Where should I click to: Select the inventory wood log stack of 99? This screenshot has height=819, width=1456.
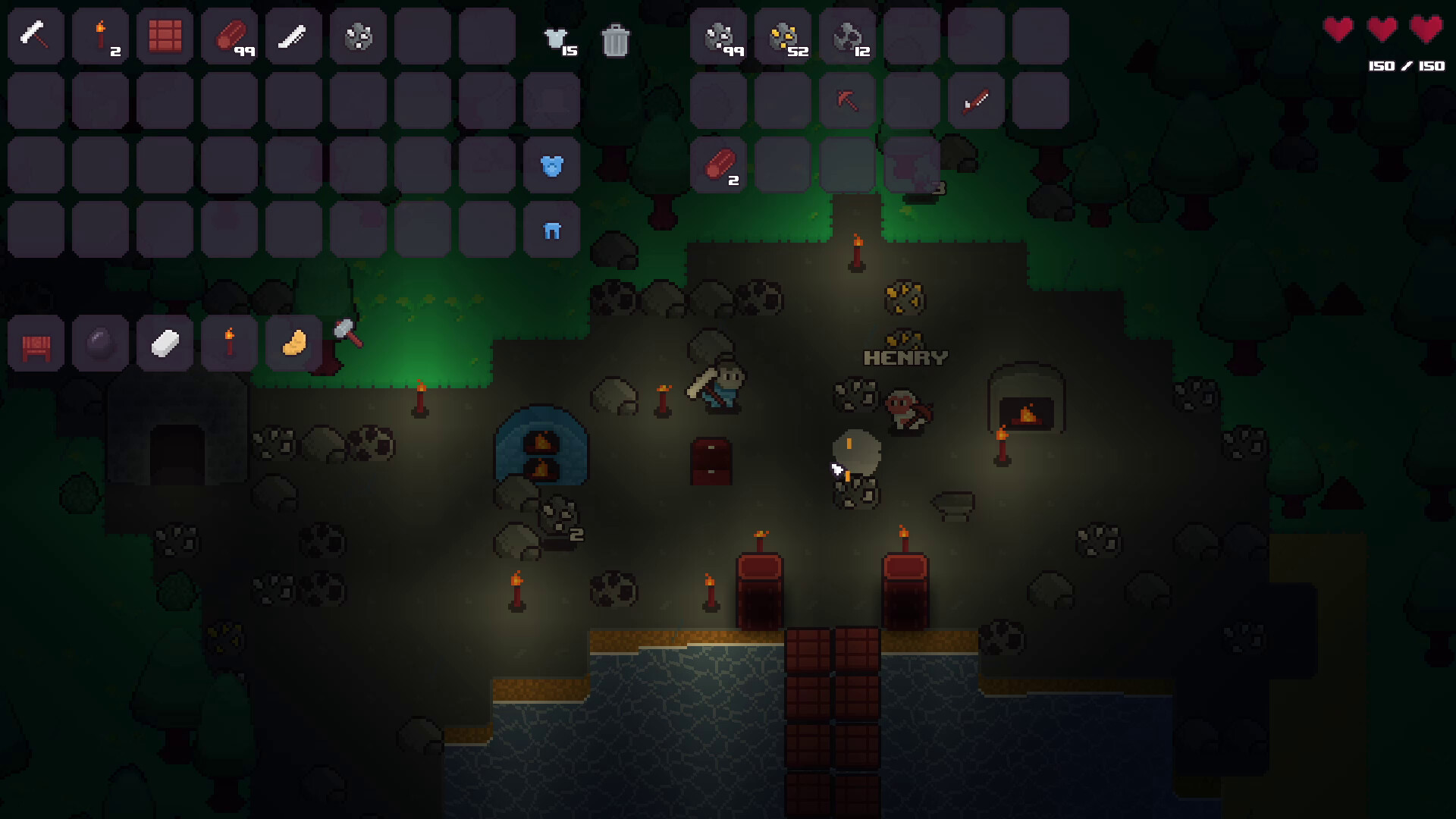tap(229, 36)
